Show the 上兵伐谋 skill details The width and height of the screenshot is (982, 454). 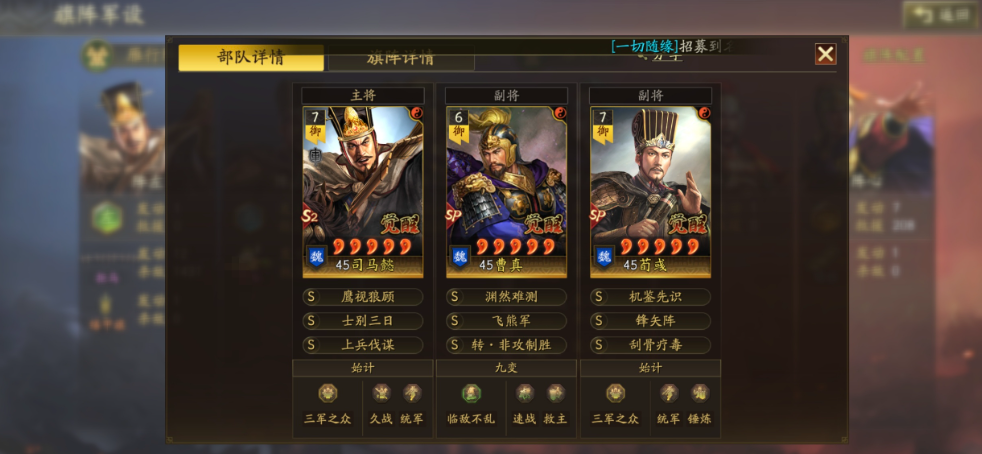(x=363, y=345)
